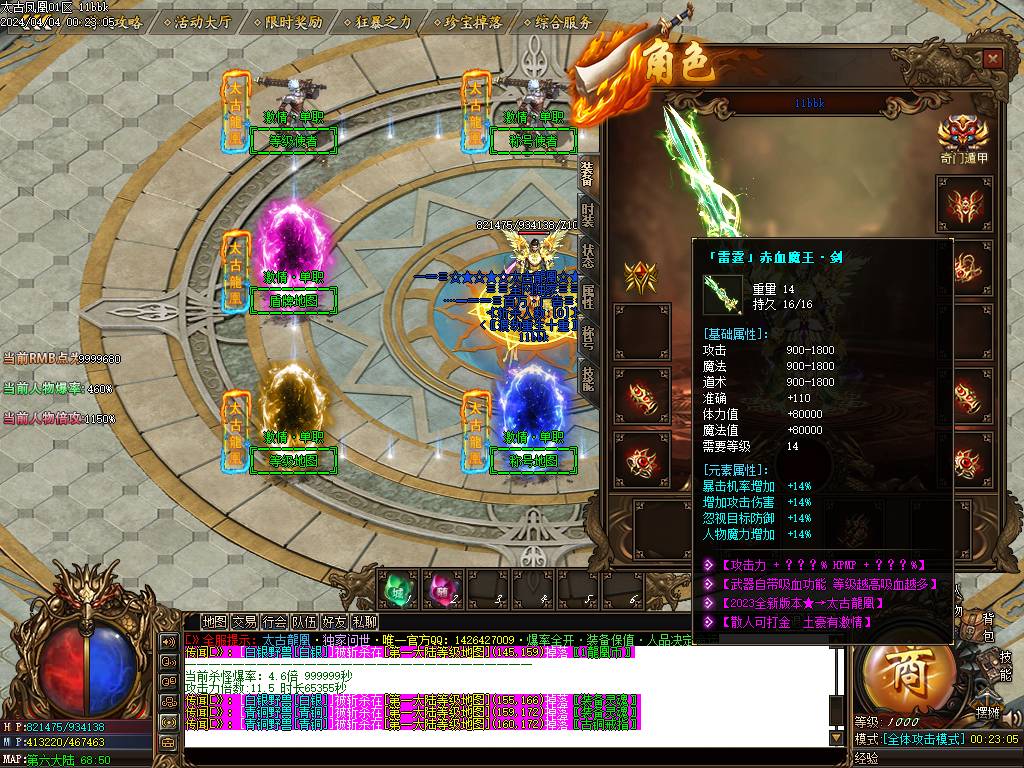Open the 珍宝掉落 menu

(x=468, y=22)
